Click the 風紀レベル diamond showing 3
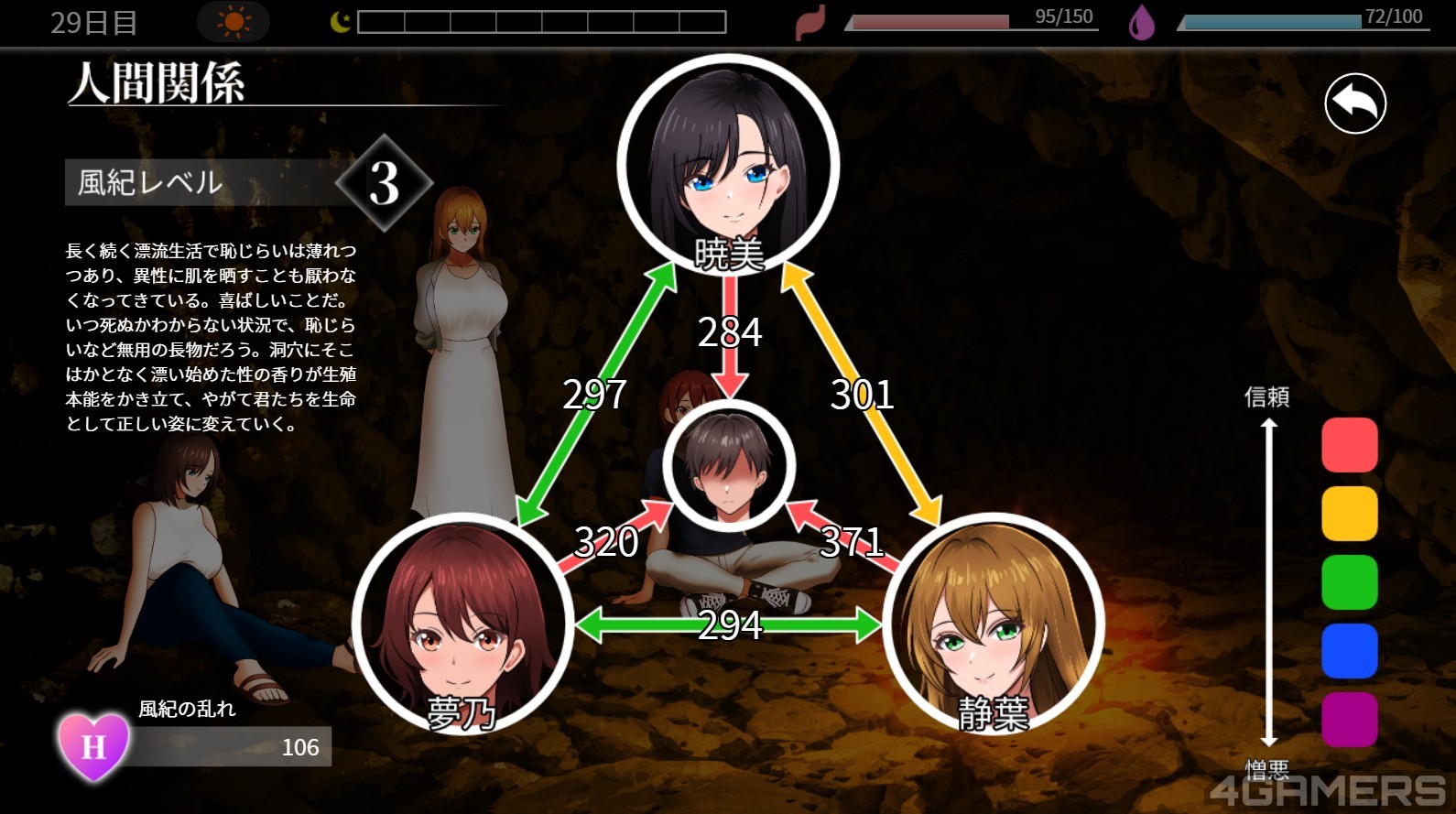The width and height of the screenshot is (1456, 814). [384, 183]
